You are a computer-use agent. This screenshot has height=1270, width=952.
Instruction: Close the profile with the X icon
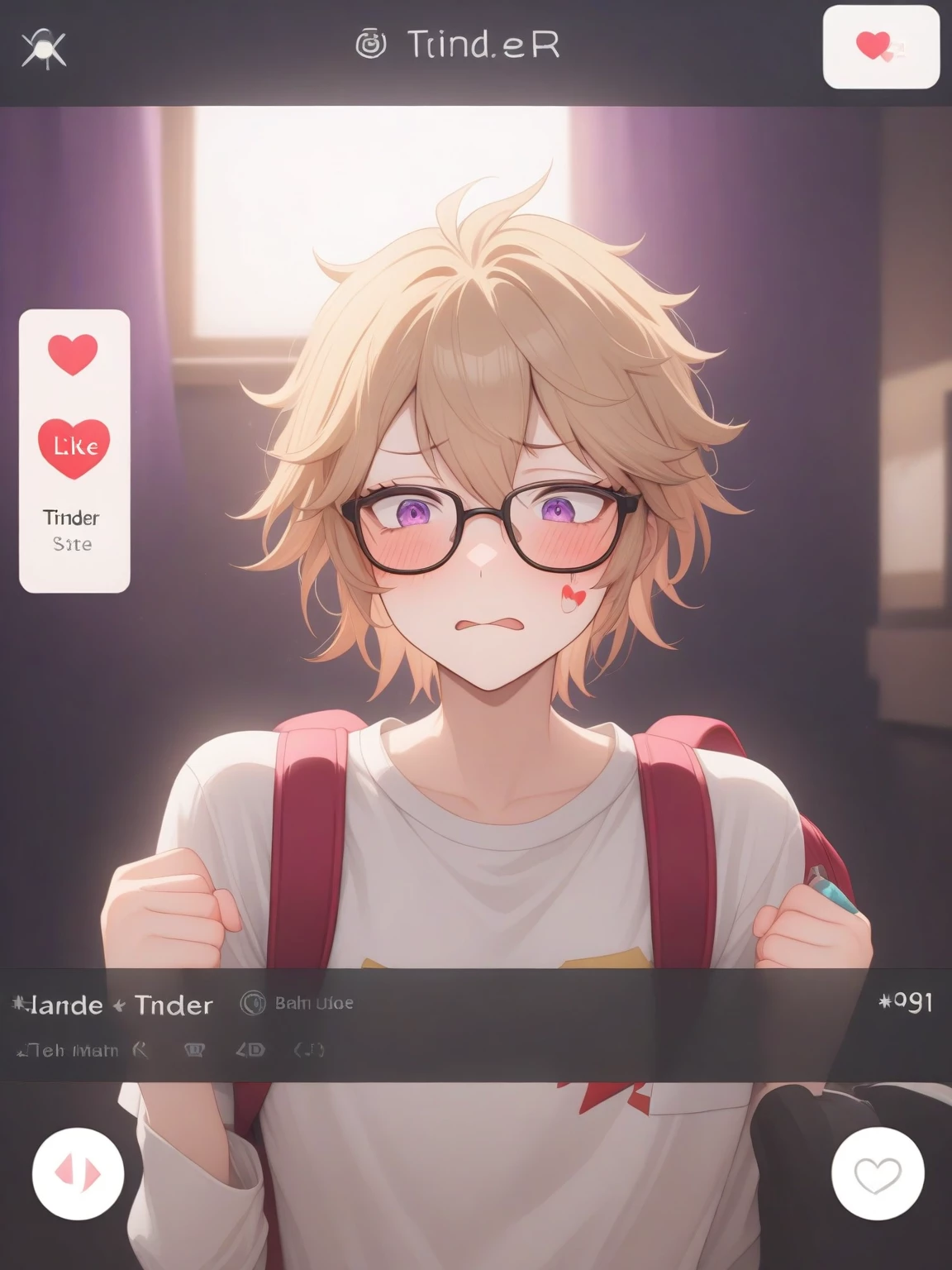(43, 48)
